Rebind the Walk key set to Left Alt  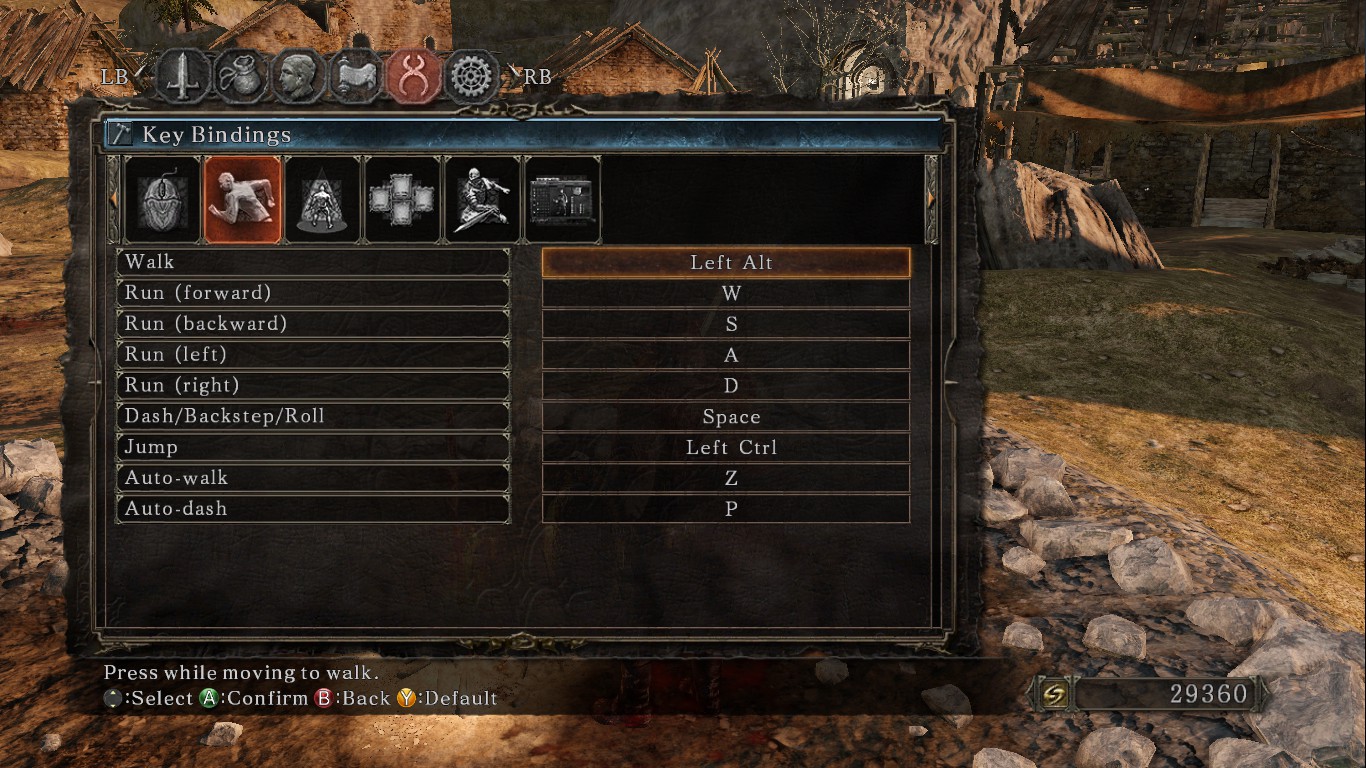pyautogui.click(x=726, y=263)
